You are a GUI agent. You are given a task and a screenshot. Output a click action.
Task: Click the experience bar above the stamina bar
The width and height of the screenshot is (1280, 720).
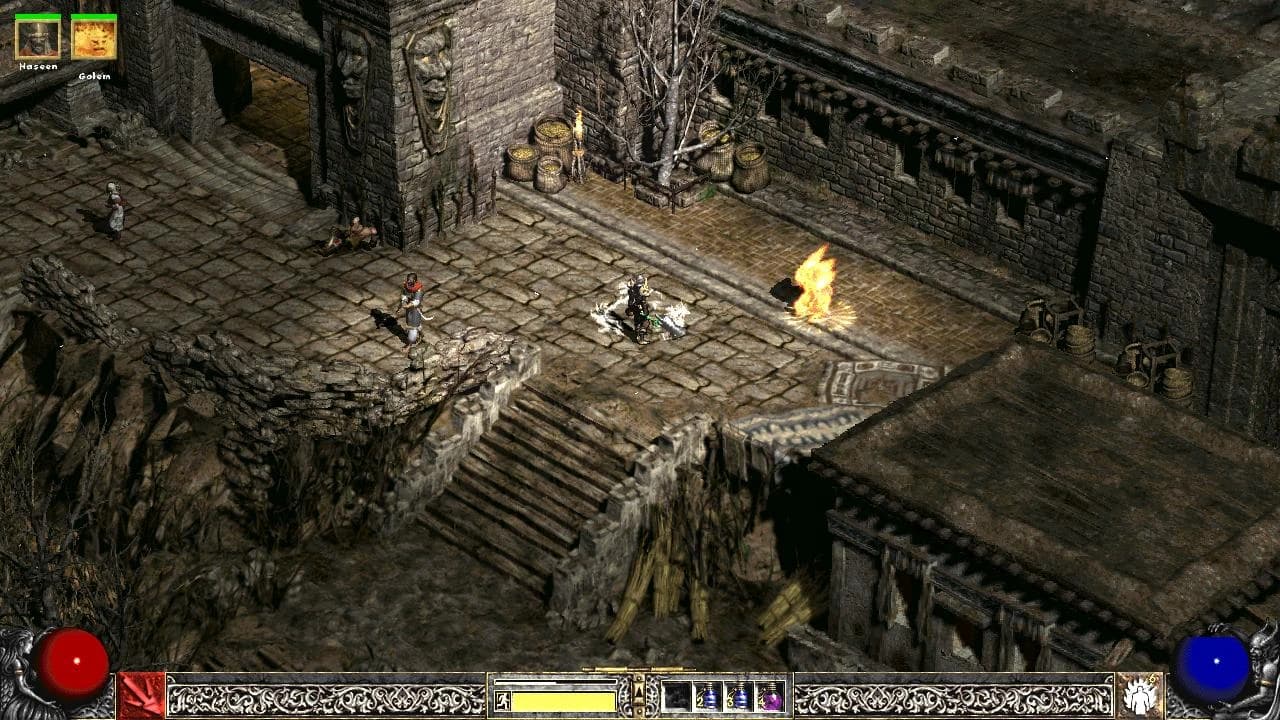coord(555,682)
